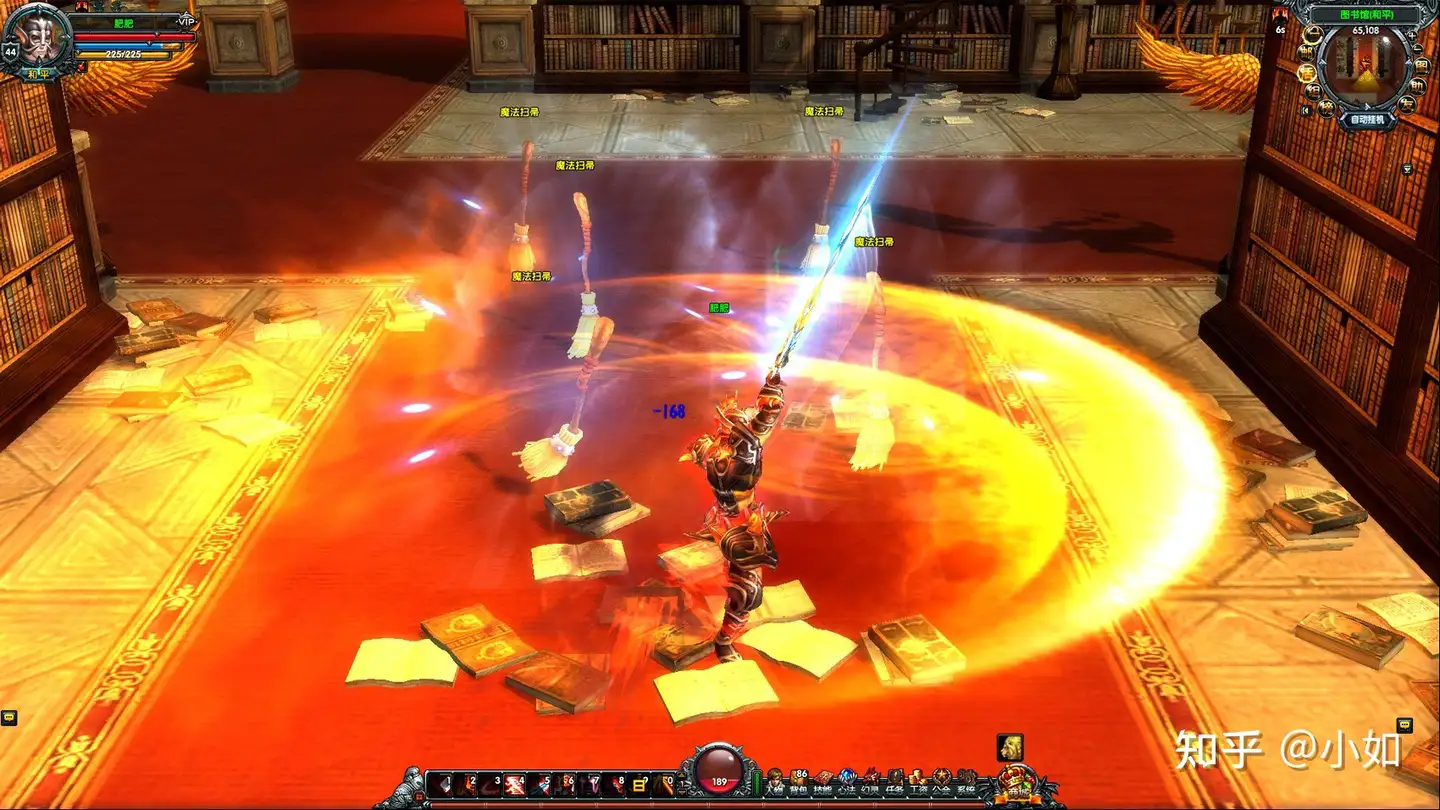Toggle 自动挂机 auto-combat

(x=1367, y=119)
